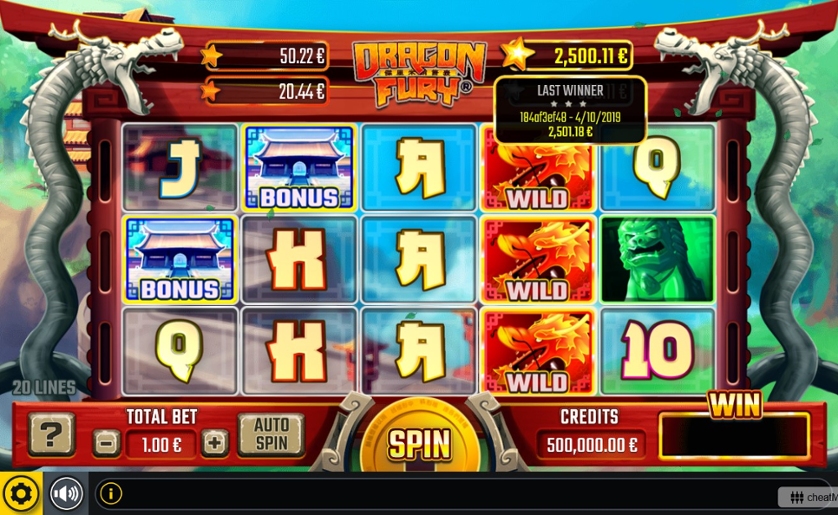Toggle the speaker sound button

(66, 493)
